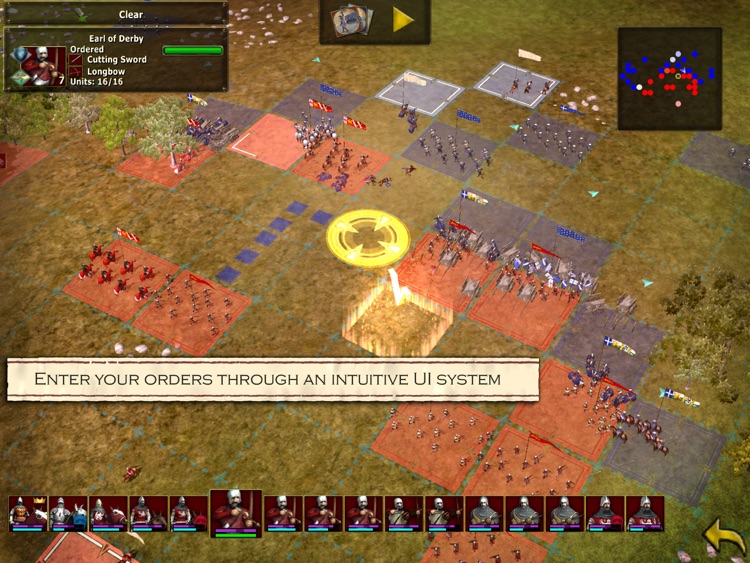This screenshot has height=563, width=750.
Task: Select the enlarged highlighted unit portrait
Action: point(235,513)
